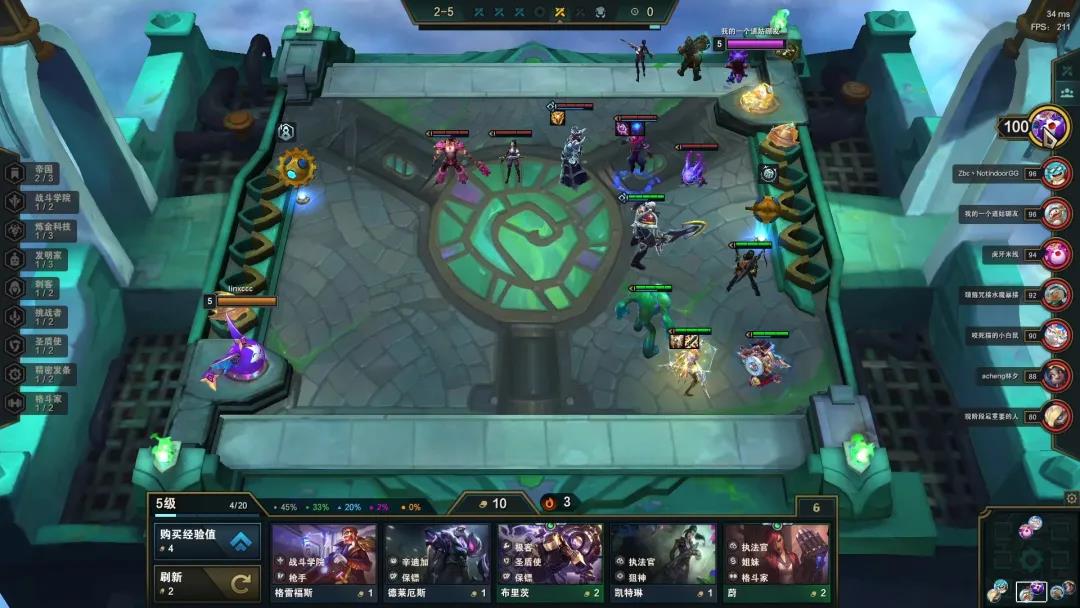This screenshot has width=1080, height=608.
Task: Select the 炼金科技 trait in the list
Action: pos(42,231)
